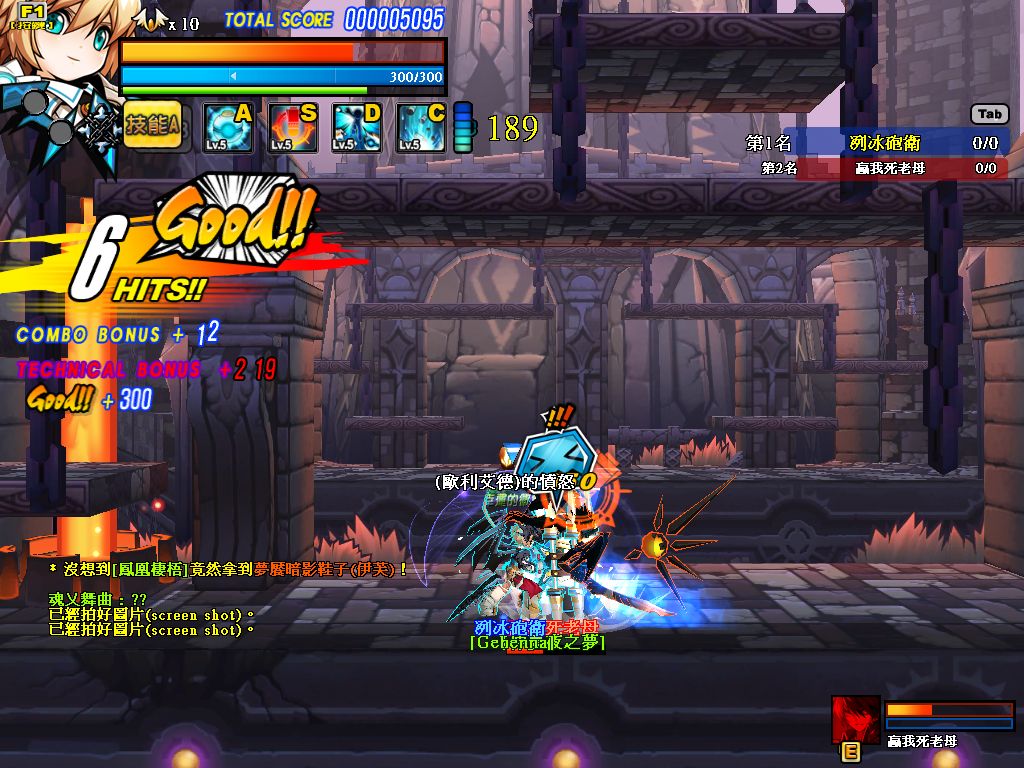Select the second-place ranking row 贏我死老母
1024x768 pixels.
coord(878,168)
